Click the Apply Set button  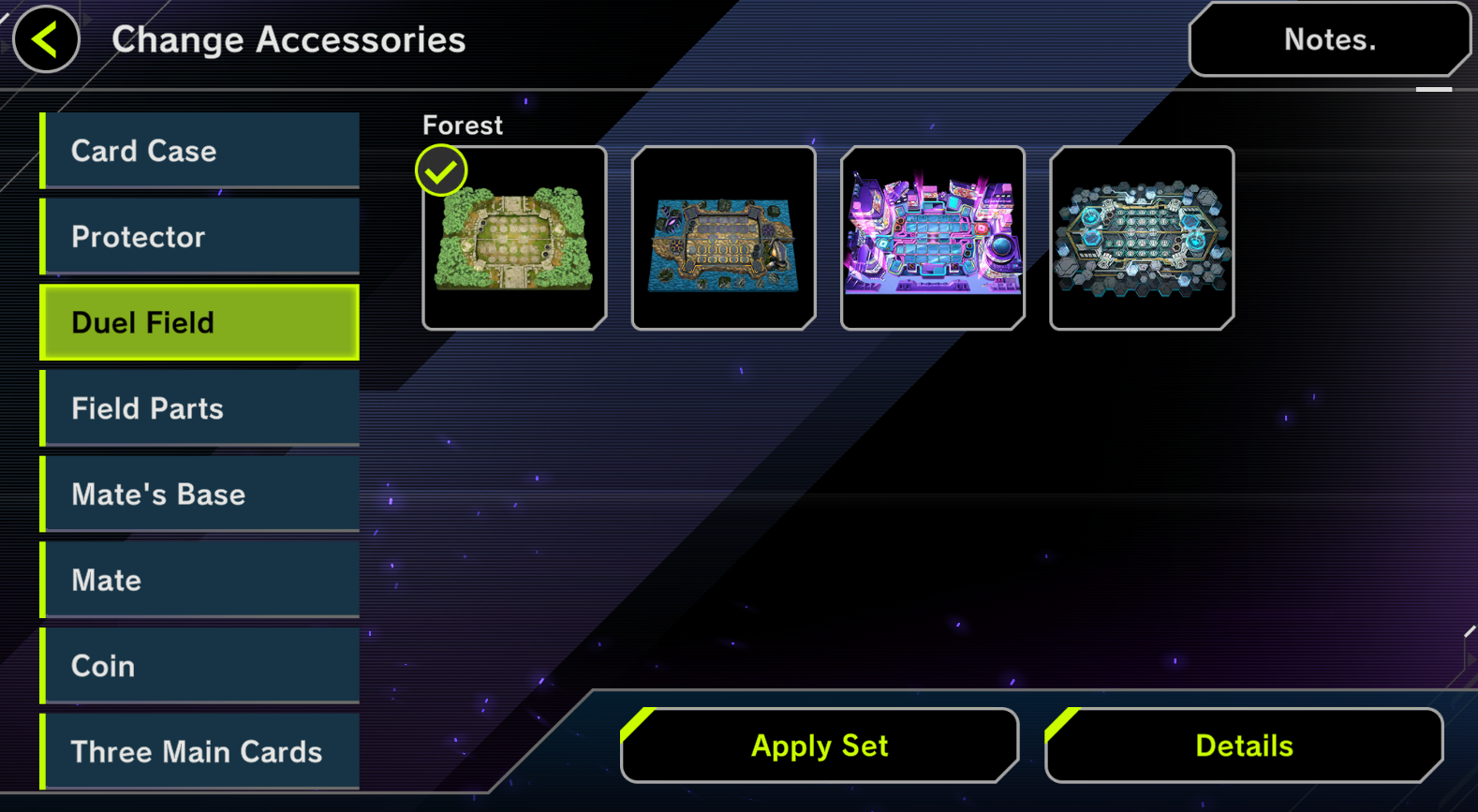(820, 746)
